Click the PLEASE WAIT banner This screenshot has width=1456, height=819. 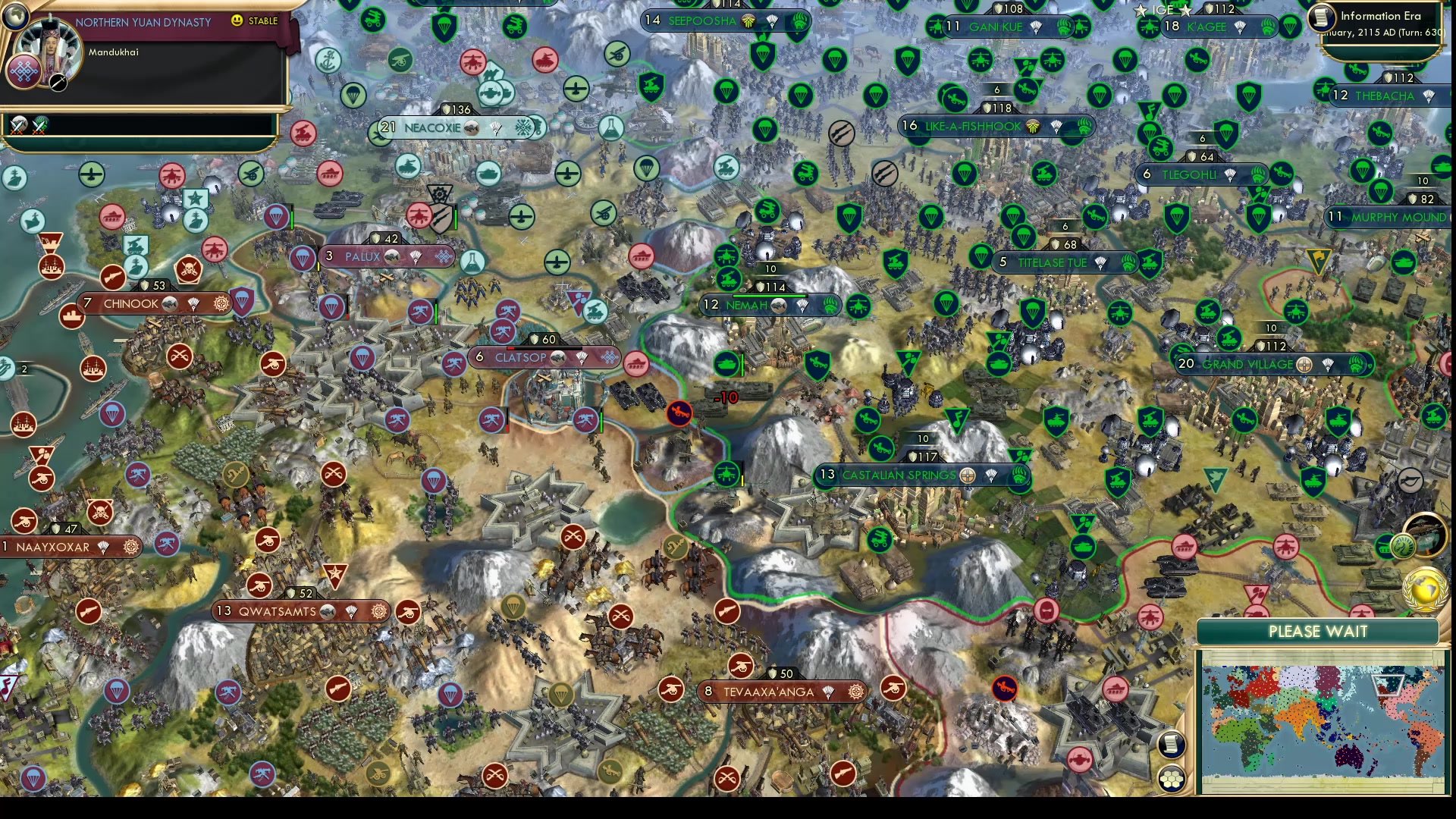click(x=1318, y=632)
